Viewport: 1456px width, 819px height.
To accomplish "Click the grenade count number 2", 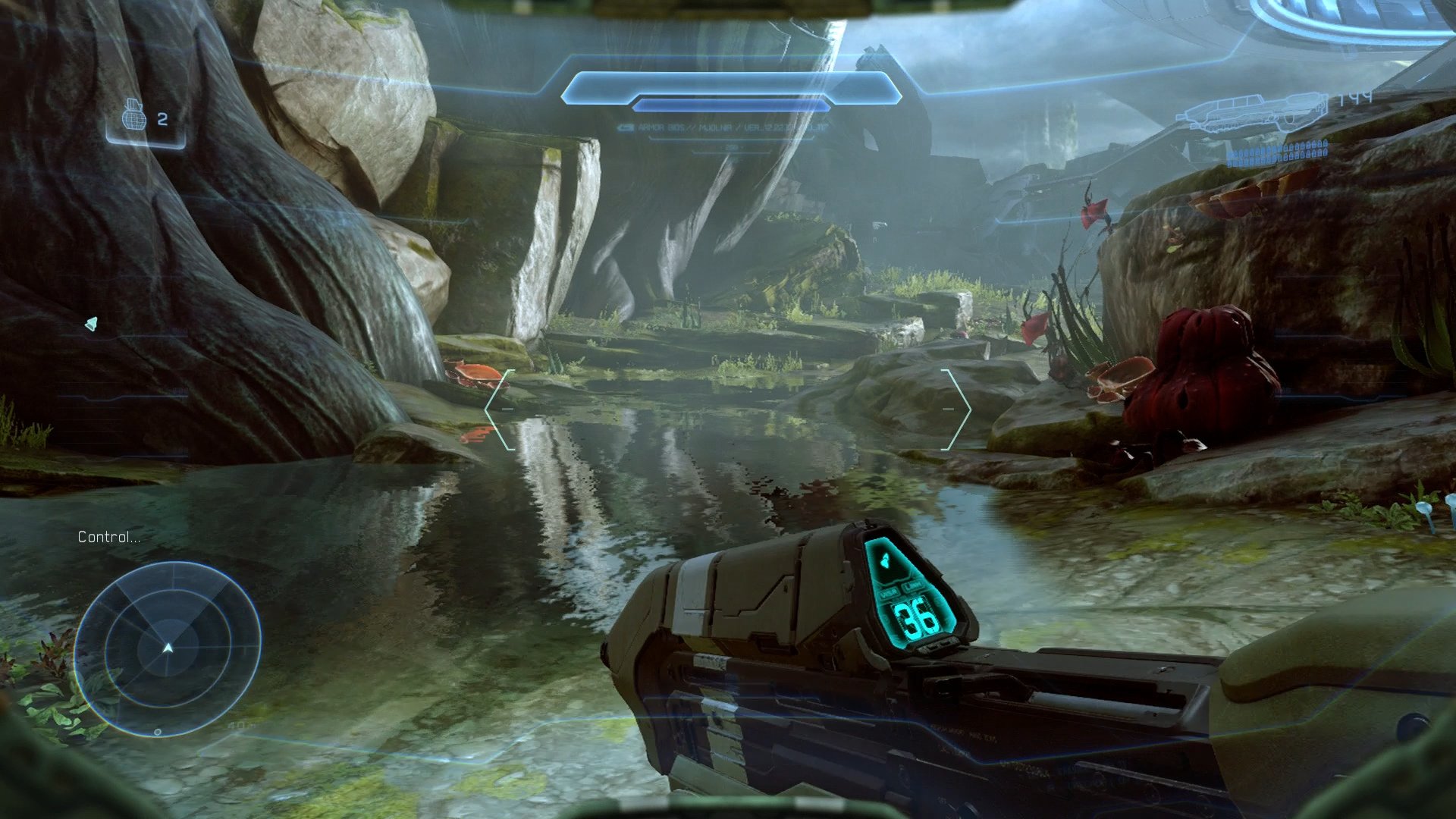I will (x=163, y=118).
